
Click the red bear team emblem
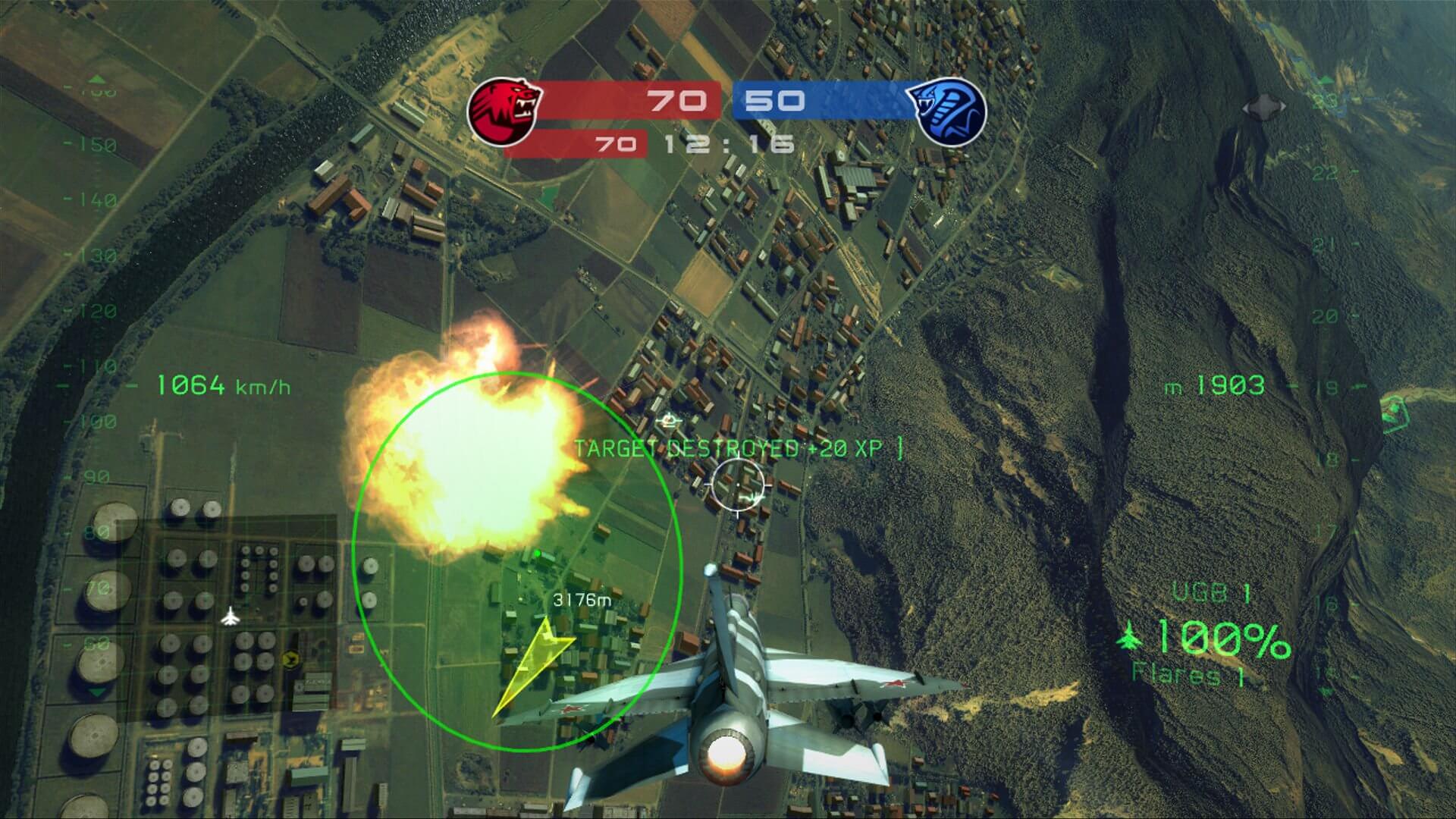(504, 112)
